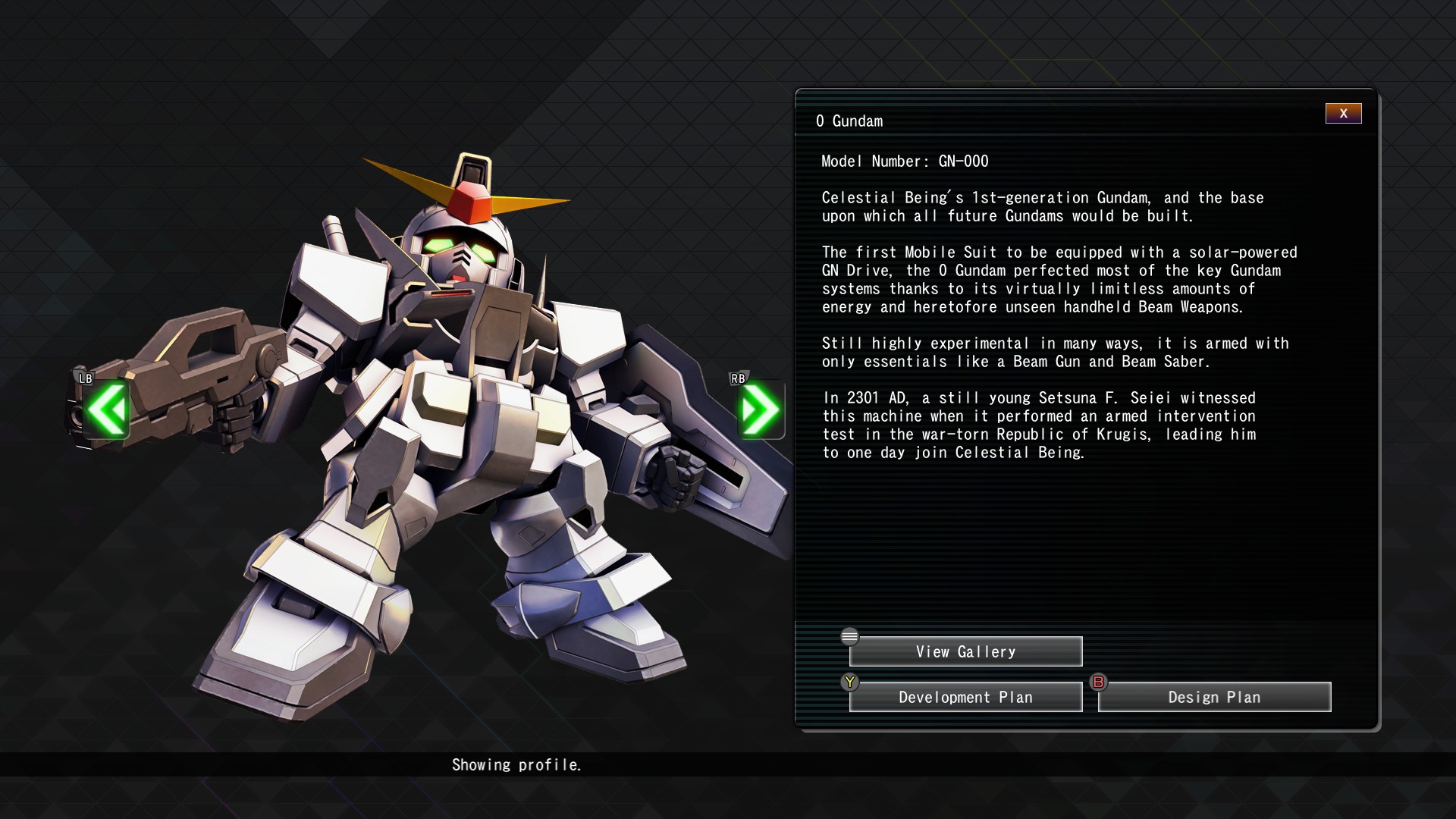The width and height of the screenshot is (1456, 819).
Task: Open the Design Plan
Action: [1214, 697]
